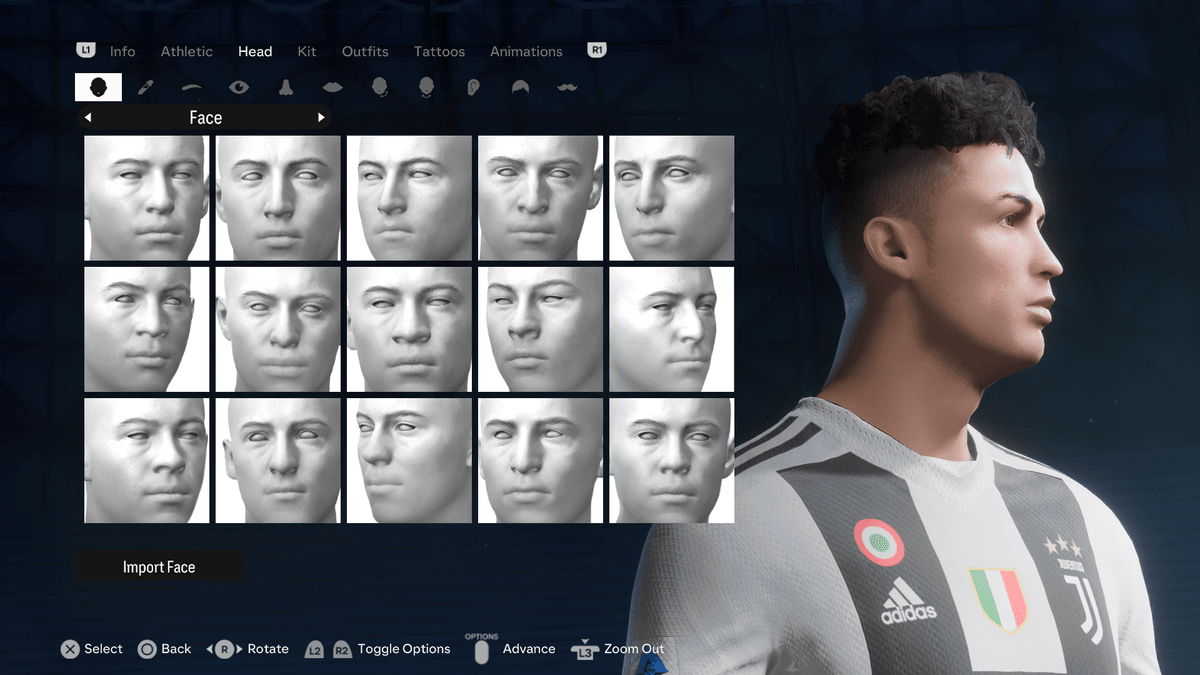Viewport: 1200px width, 675px height.
Task: Open the hair style category icon
Action: (520, 87)
